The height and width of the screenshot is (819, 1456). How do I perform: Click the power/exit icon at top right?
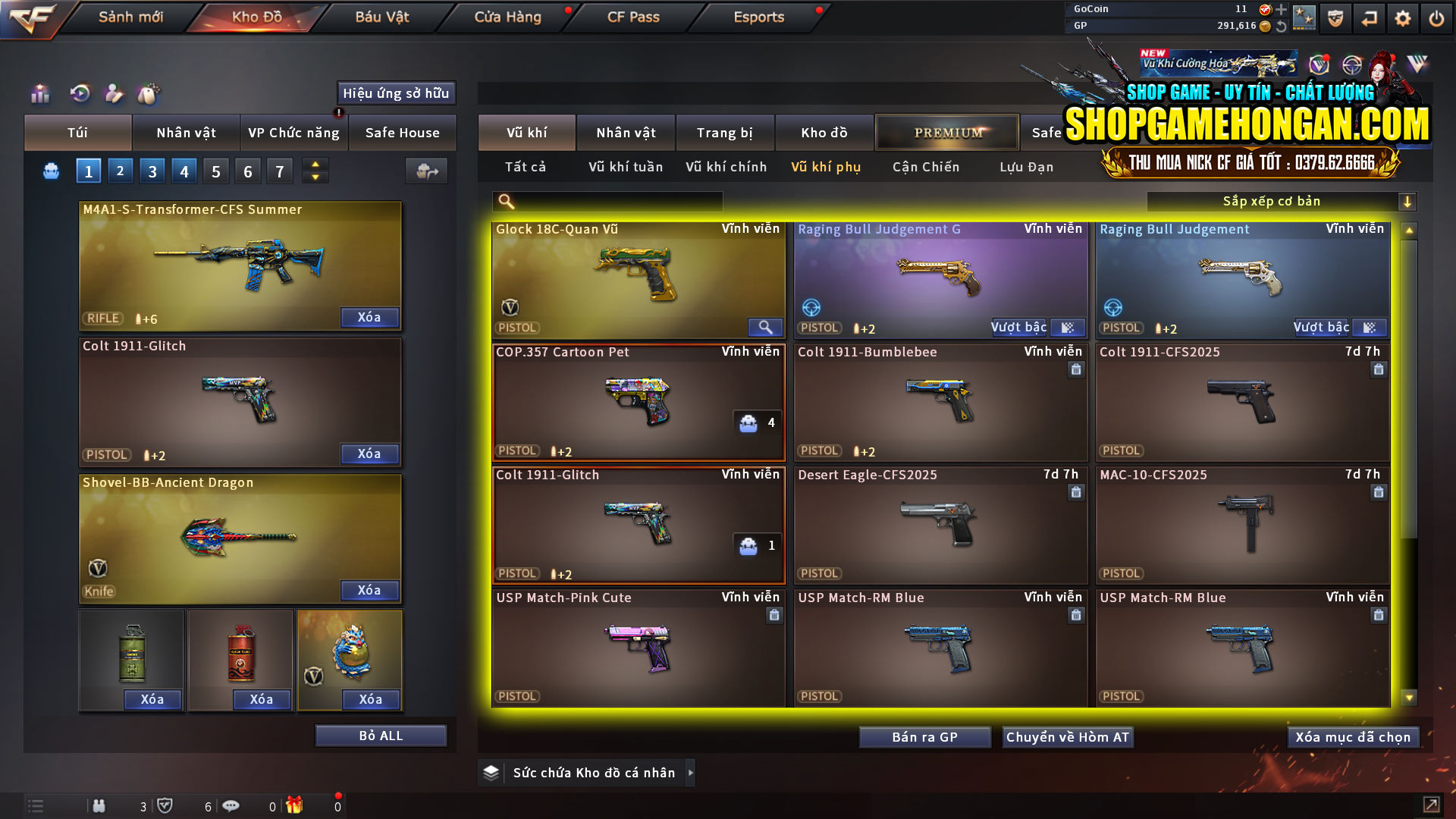coord(1437,17)
